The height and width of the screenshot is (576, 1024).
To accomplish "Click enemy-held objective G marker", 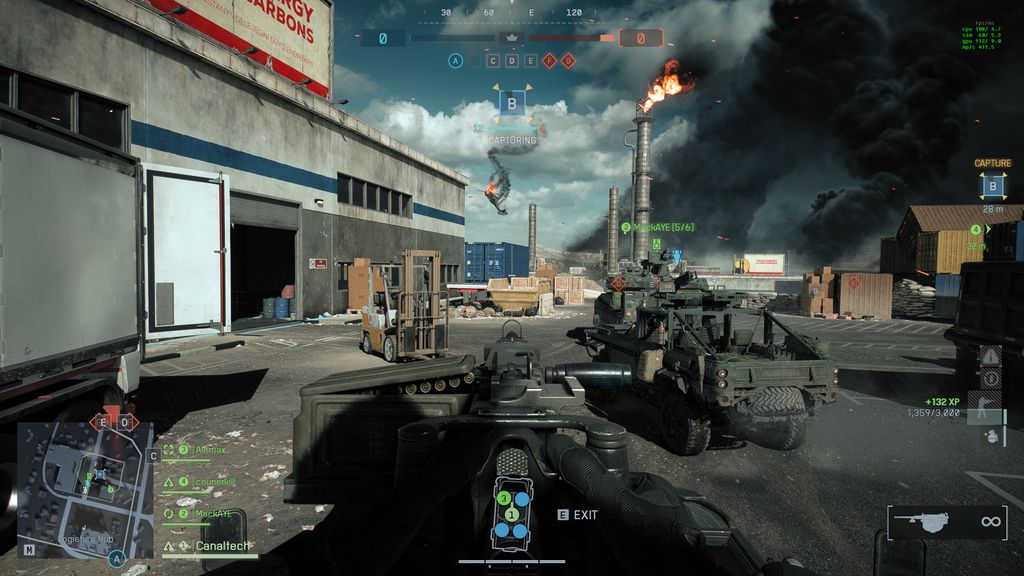I will tap(568, 61).
